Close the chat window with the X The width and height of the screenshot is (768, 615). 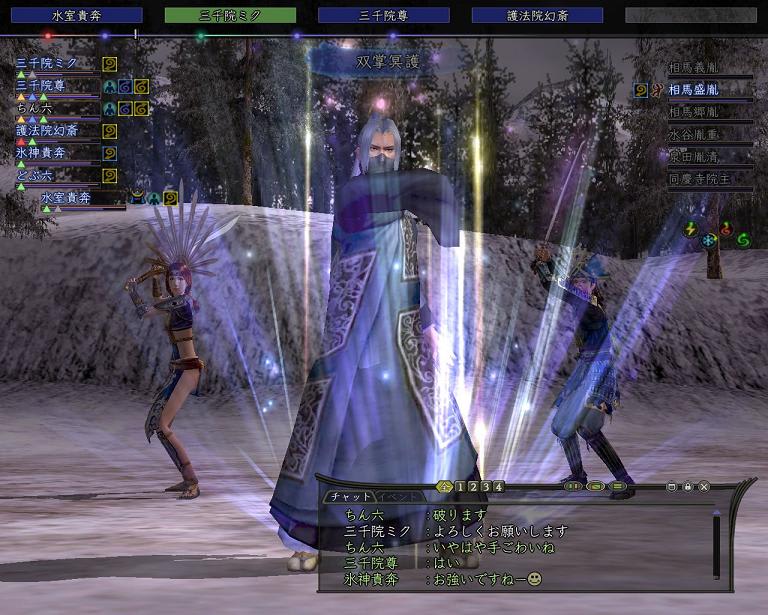pyautogui.click(x=704, y=487)
